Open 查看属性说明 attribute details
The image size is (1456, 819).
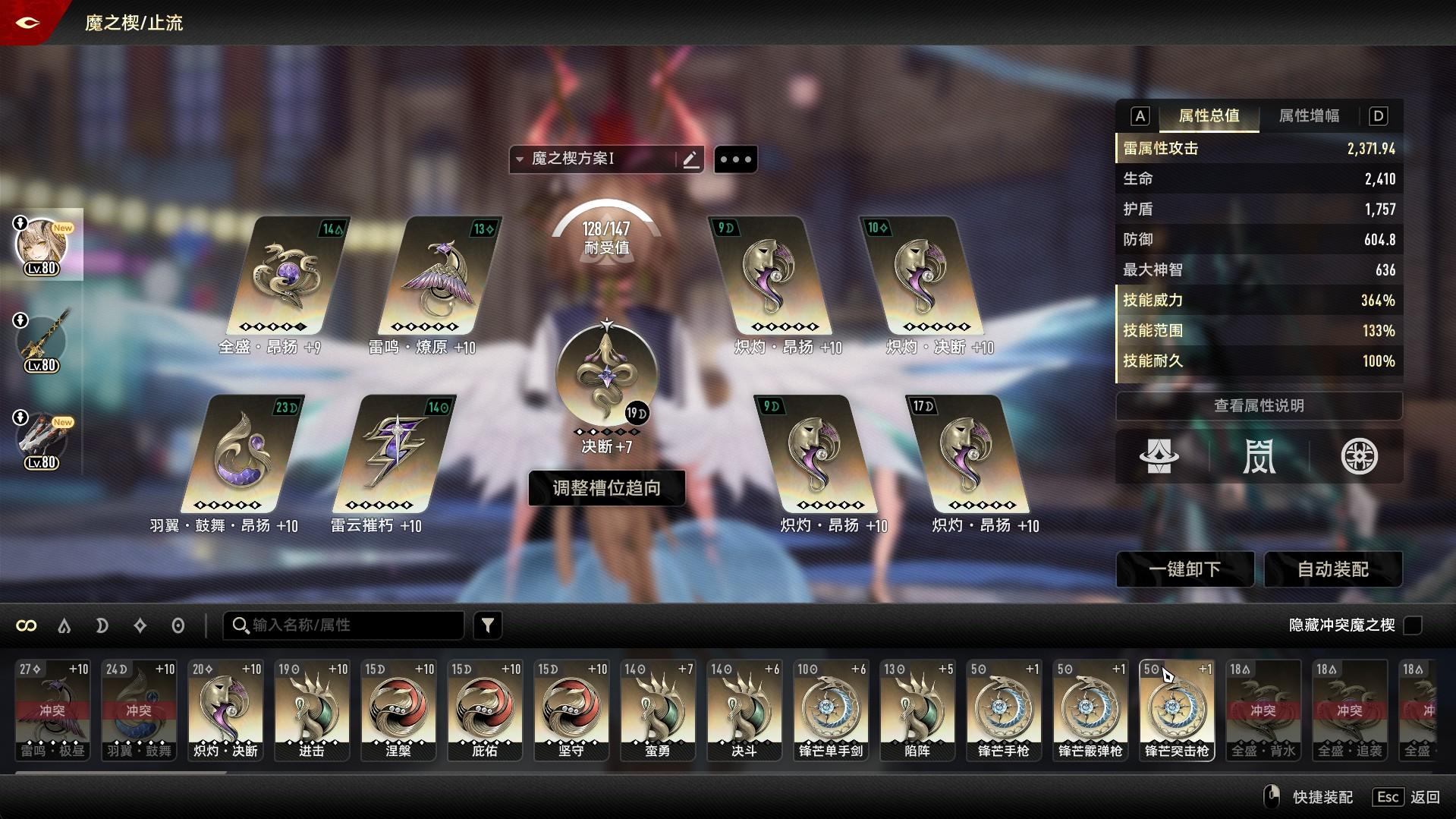point(1259,406)
